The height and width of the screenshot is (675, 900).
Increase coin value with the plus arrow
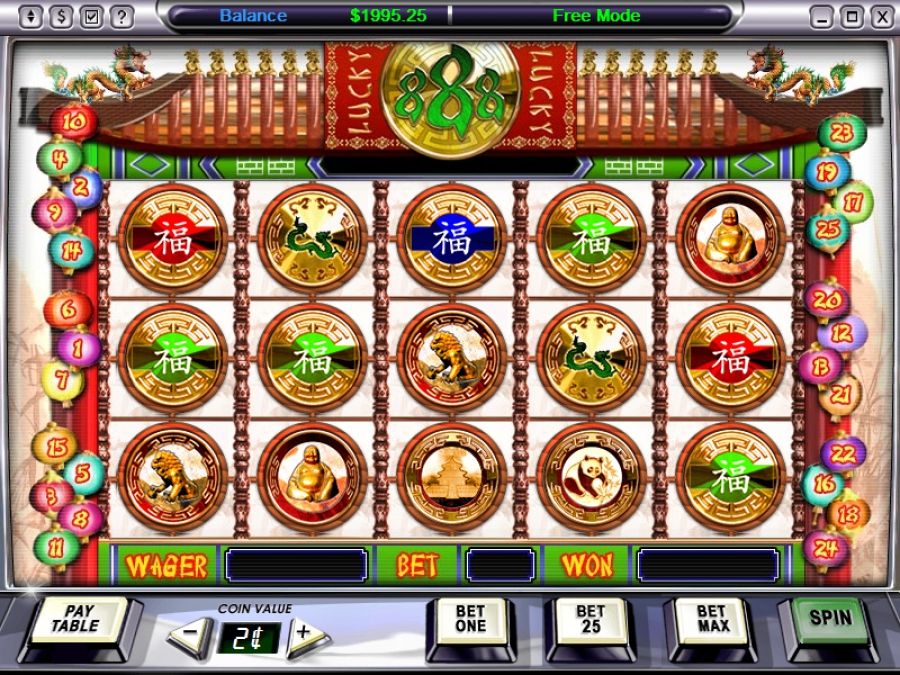click(x=304, y=633)
